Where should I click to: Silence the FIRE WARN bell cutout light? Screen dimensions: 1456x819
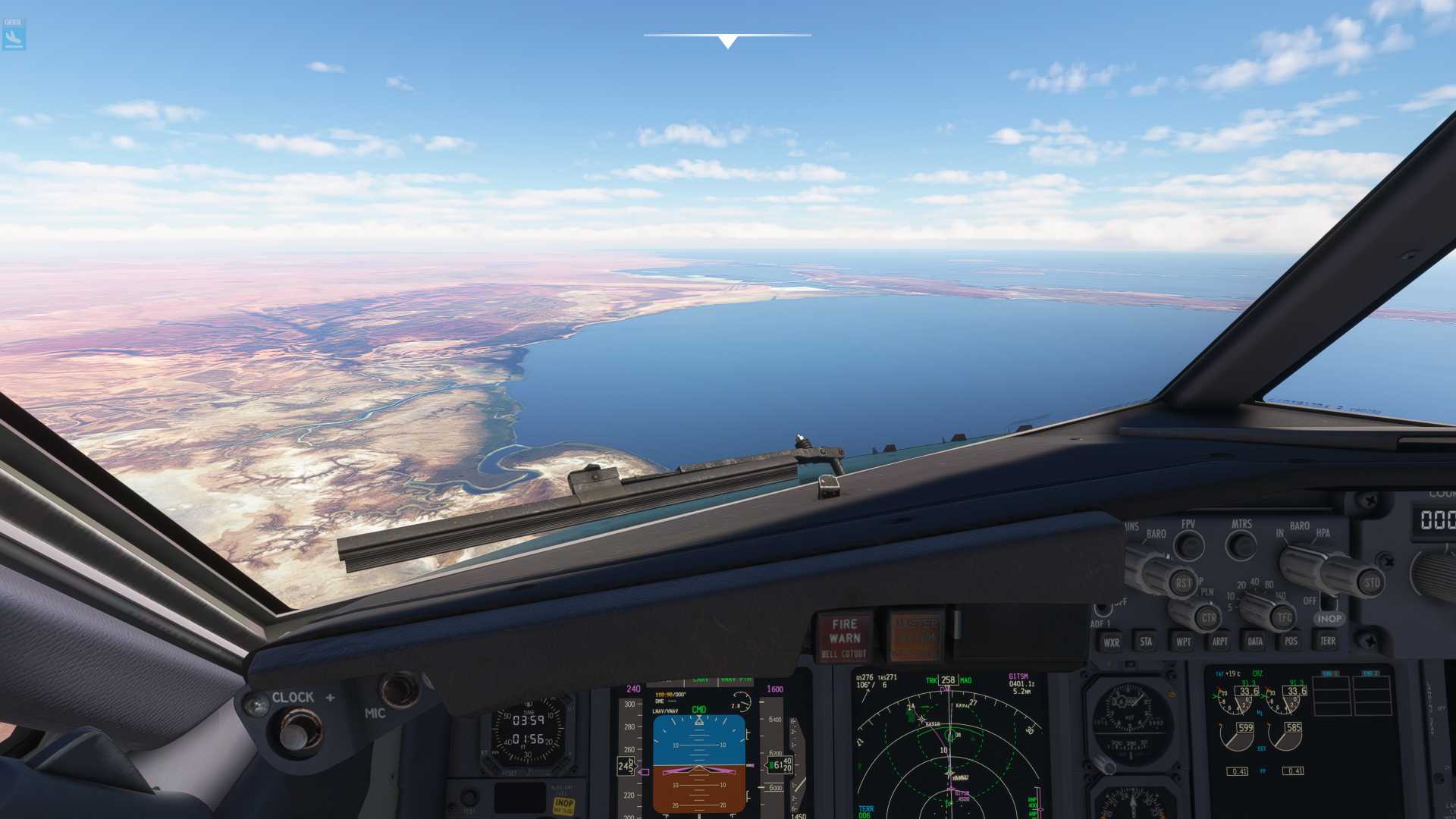click(x=844, y=637)
